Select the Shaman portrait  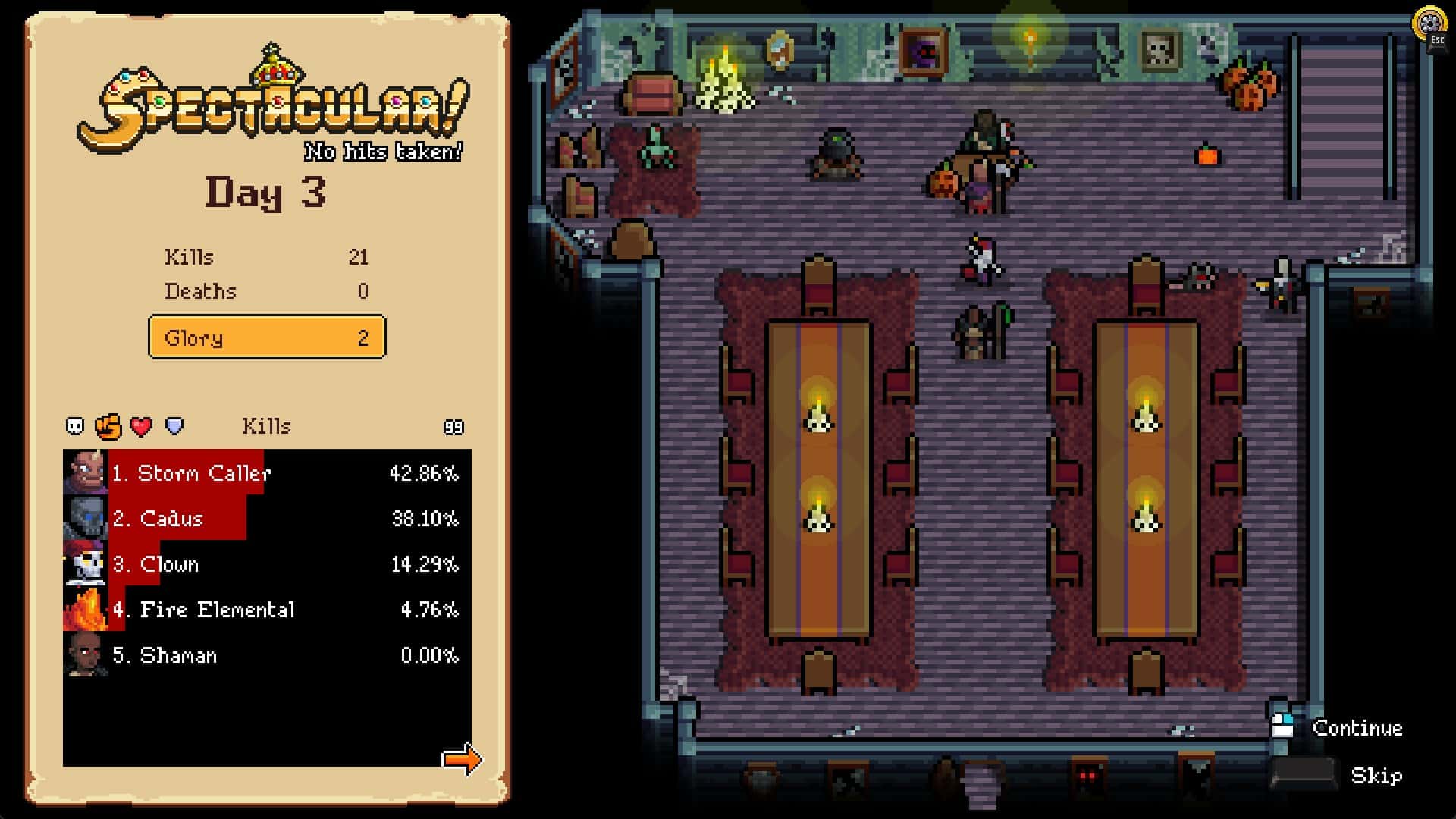pyautogui.click(x=86, y=654)
